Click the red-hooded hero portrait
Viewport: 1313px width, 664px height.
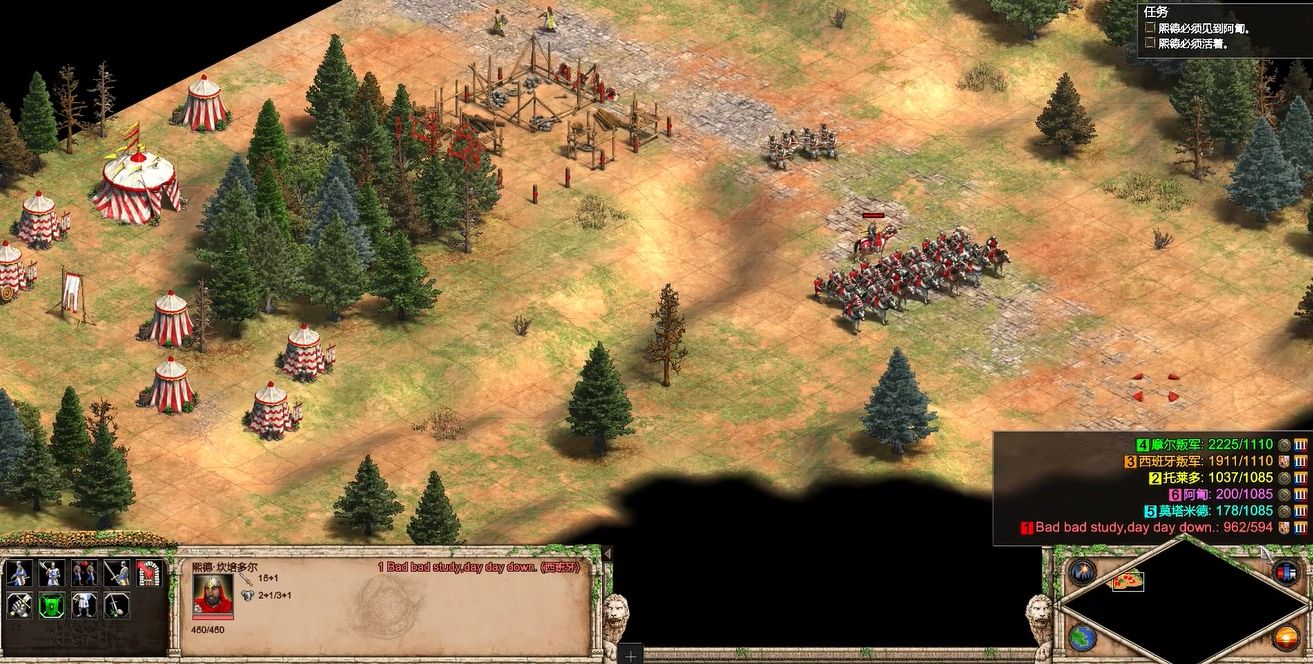(x=213, y=594)
